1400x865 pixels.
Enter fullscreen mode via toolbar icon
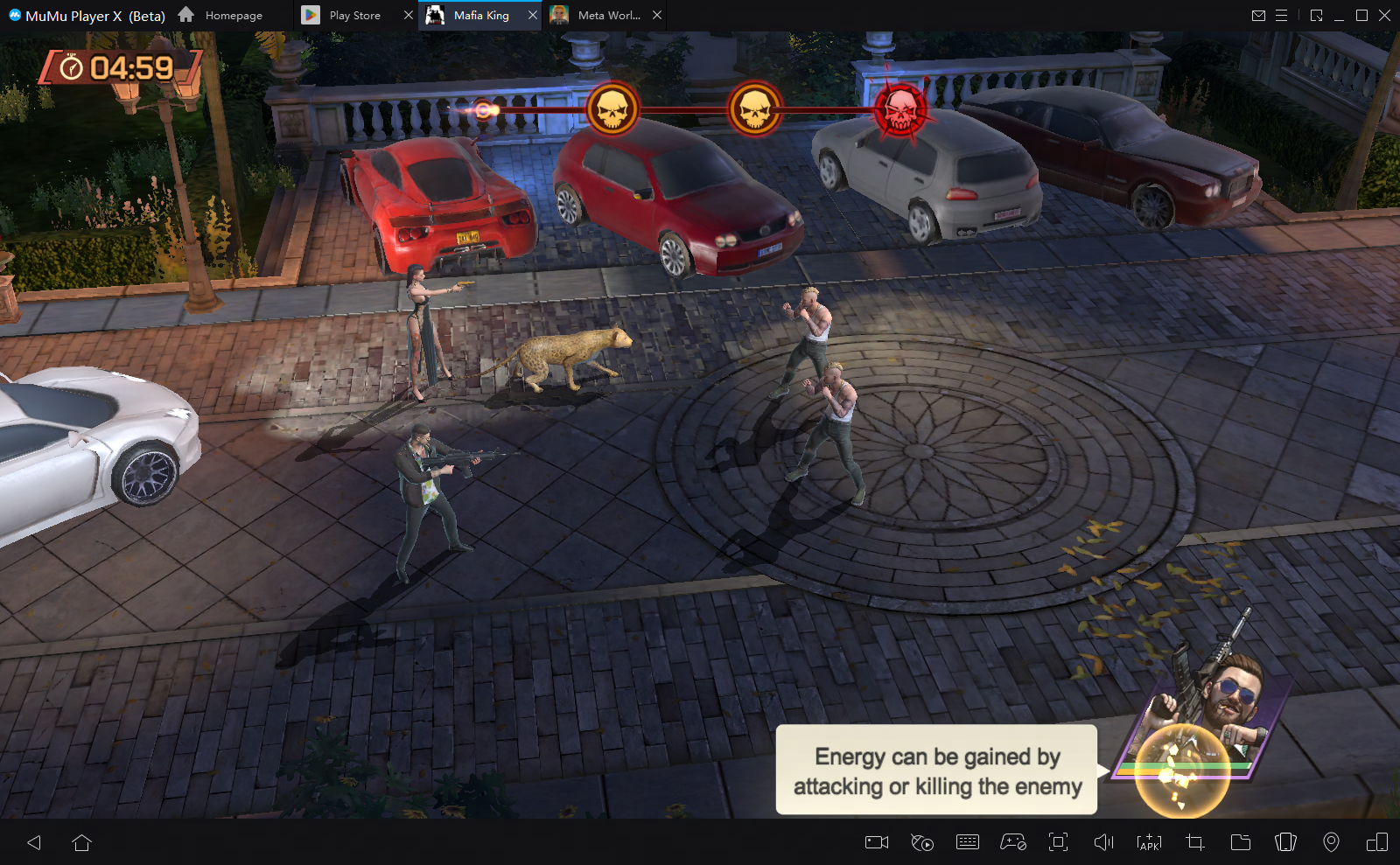click(x=1059, y=842)
